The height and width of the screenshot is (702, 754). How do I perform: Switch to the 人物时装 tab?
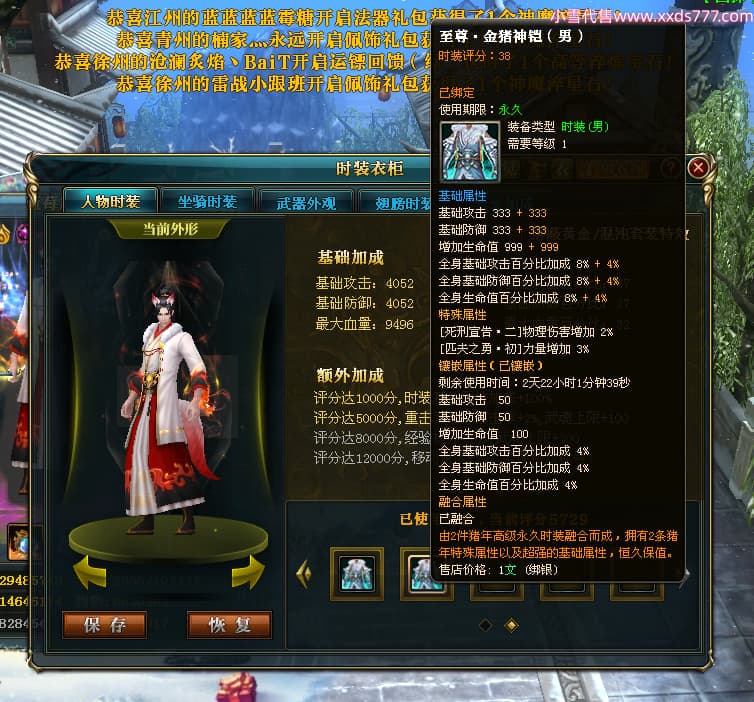pyautogui.click(x=110, y=201)
